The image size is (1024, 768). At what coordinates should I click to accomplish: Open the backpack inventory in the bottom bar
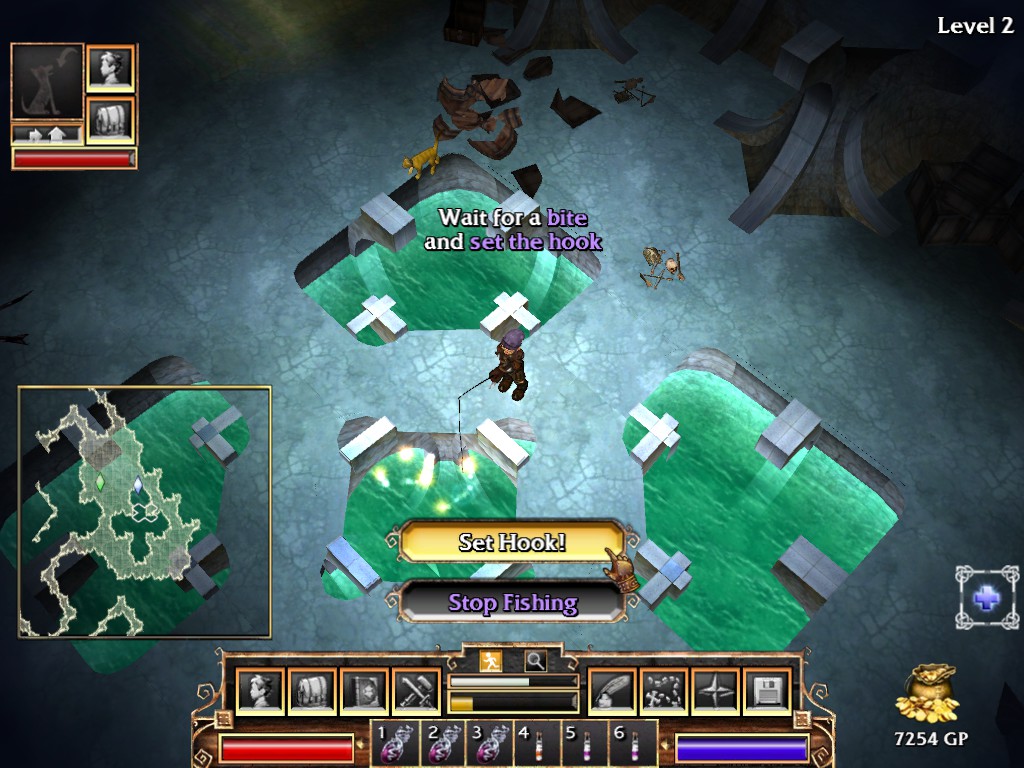point(311,692)
